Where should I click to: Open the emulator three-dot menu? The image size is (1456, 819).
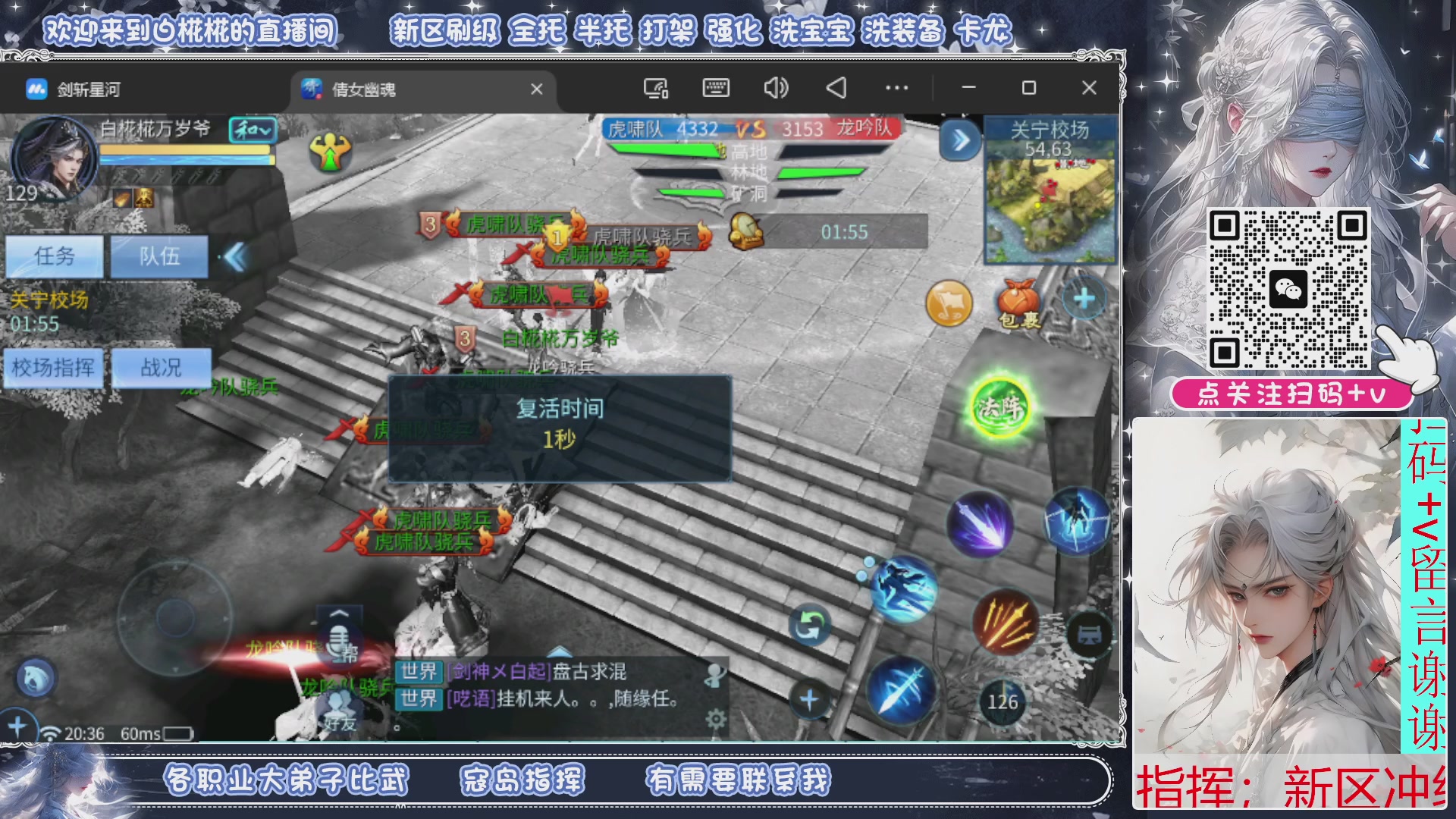[896, 88]
